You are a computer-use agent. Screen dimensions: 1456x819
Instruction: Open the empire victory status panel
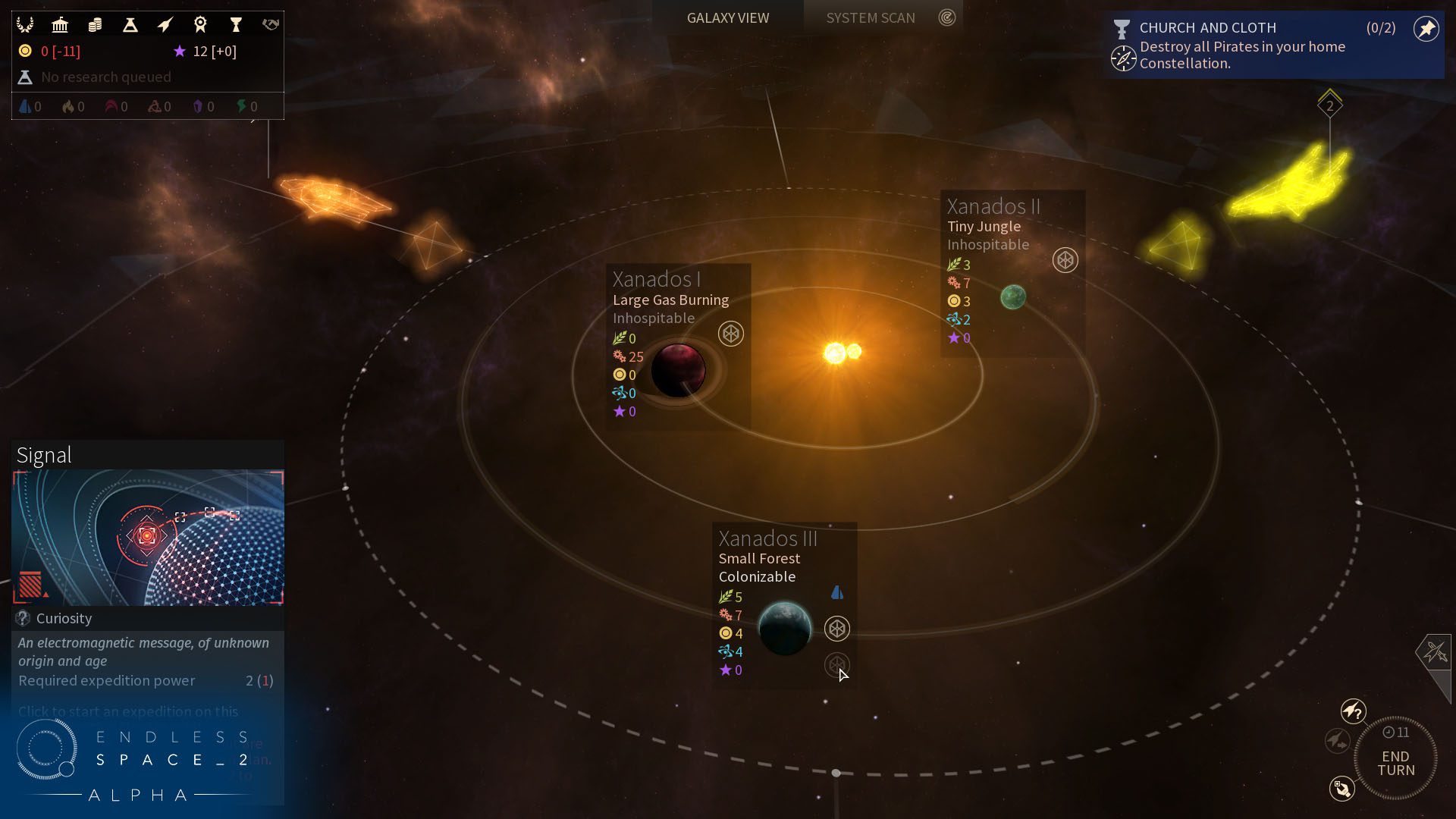click(x=27, y=24)
